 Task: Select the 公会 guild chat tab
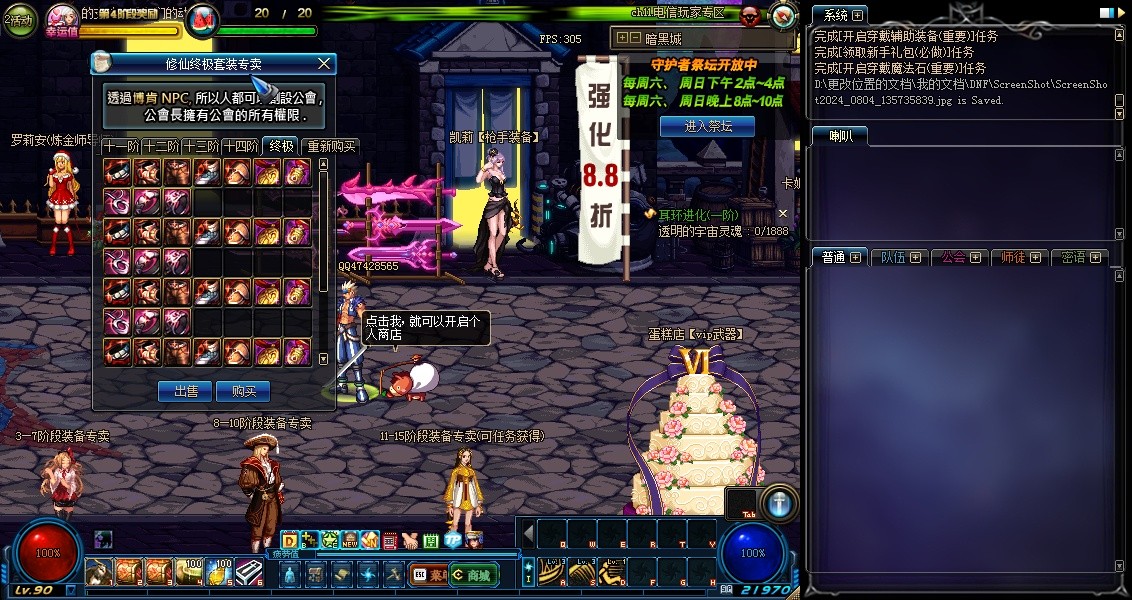(x=960, y=257)
